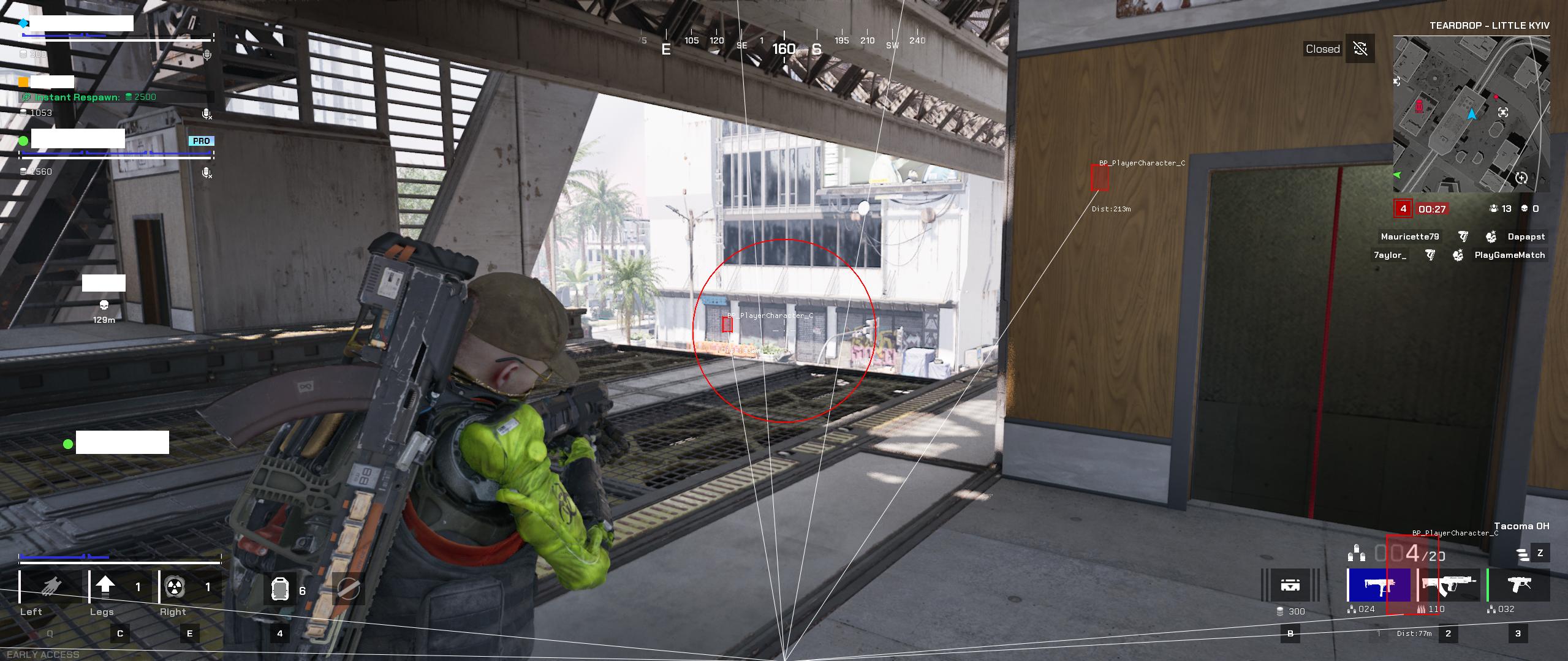This screenshot has width=1568, height=661.
Task: Click the skull death marker at 129m
Action: (x=104, y=305)
